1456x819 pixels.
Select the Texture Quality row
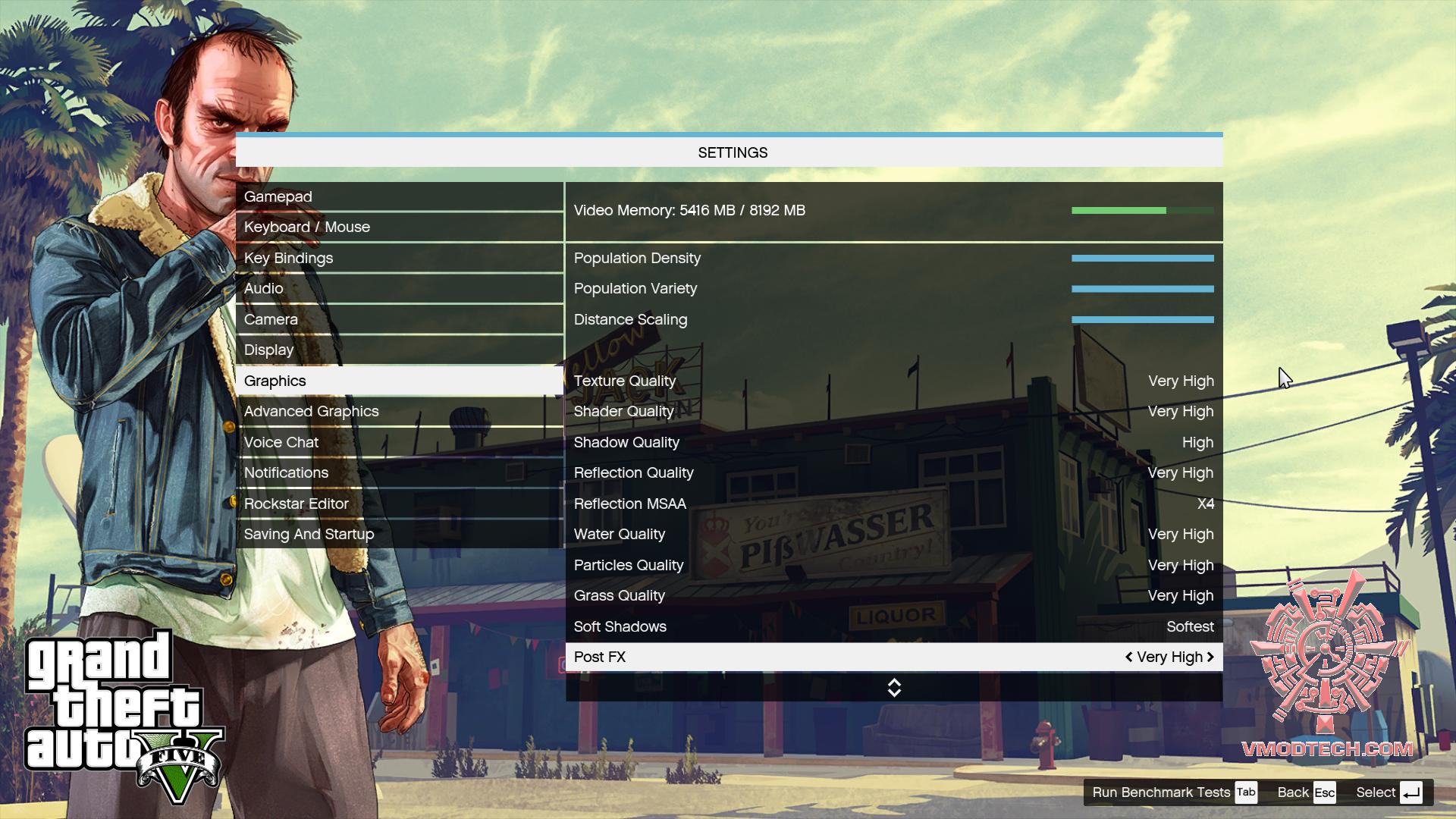pyautogui.click(x=893, y=381)
